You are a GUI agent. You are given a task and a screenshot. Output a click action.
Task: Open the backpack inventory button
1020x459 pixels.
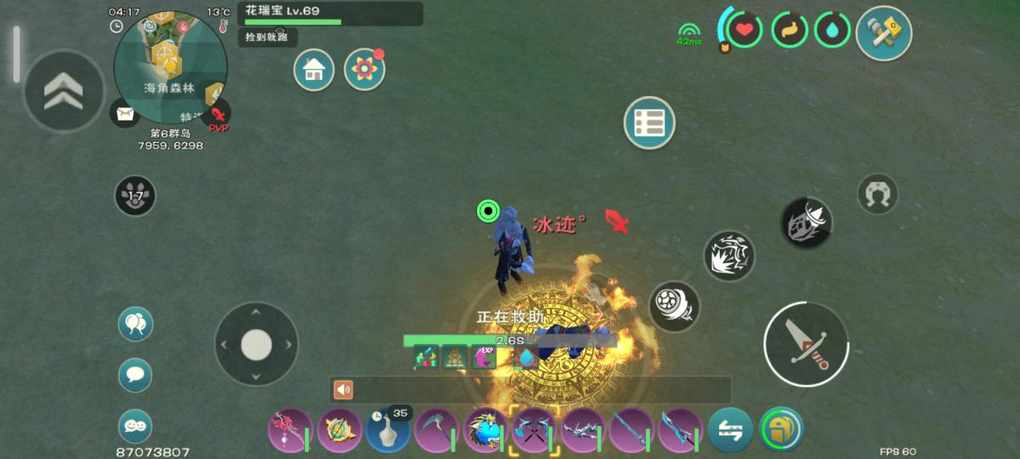click(x=781, y=430)
